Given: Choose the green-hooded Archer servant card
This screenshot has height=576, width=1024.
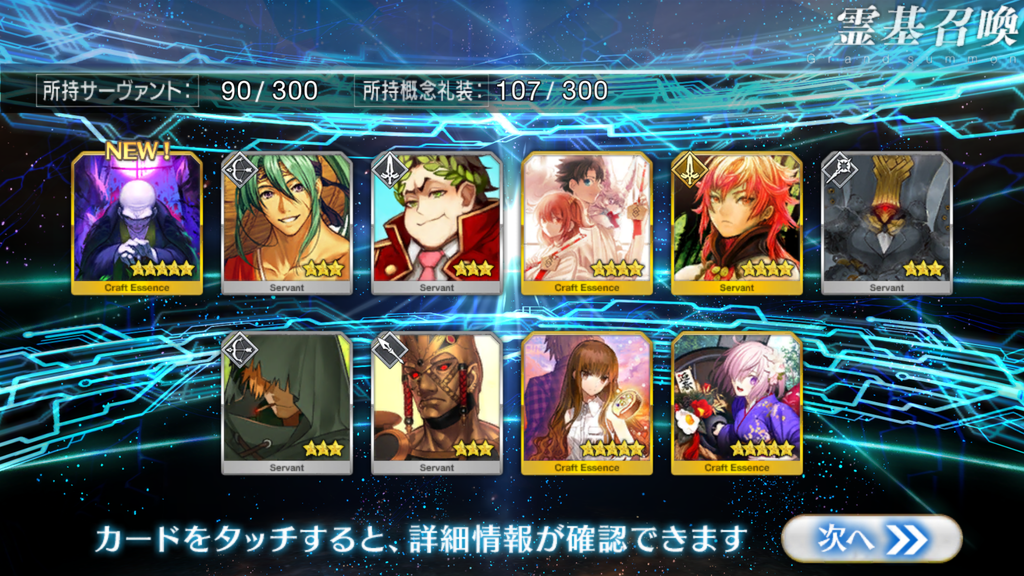Looking at the screenshot, I should 287,403.
